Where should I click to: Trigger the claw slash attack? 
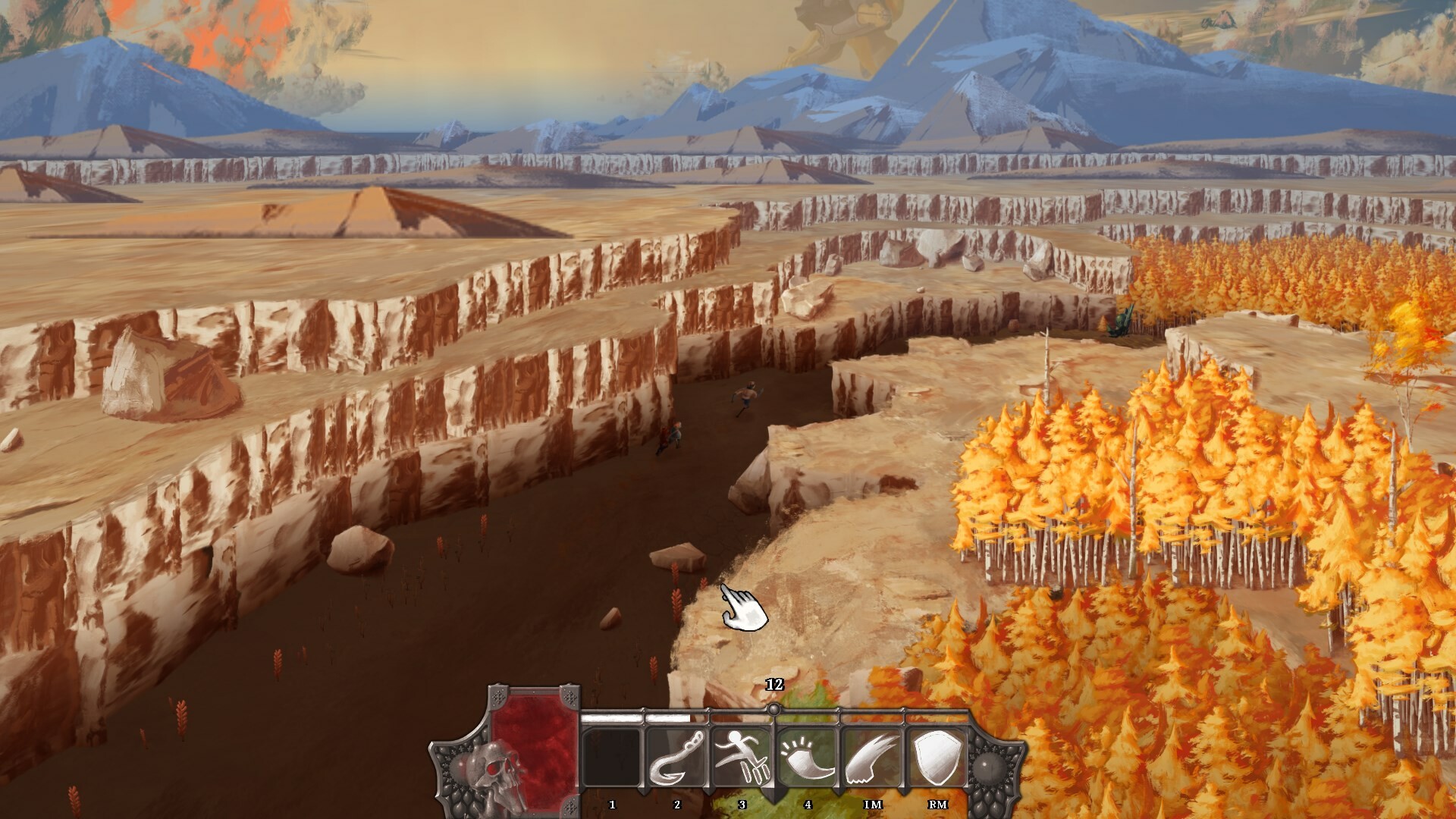point(872,758)
